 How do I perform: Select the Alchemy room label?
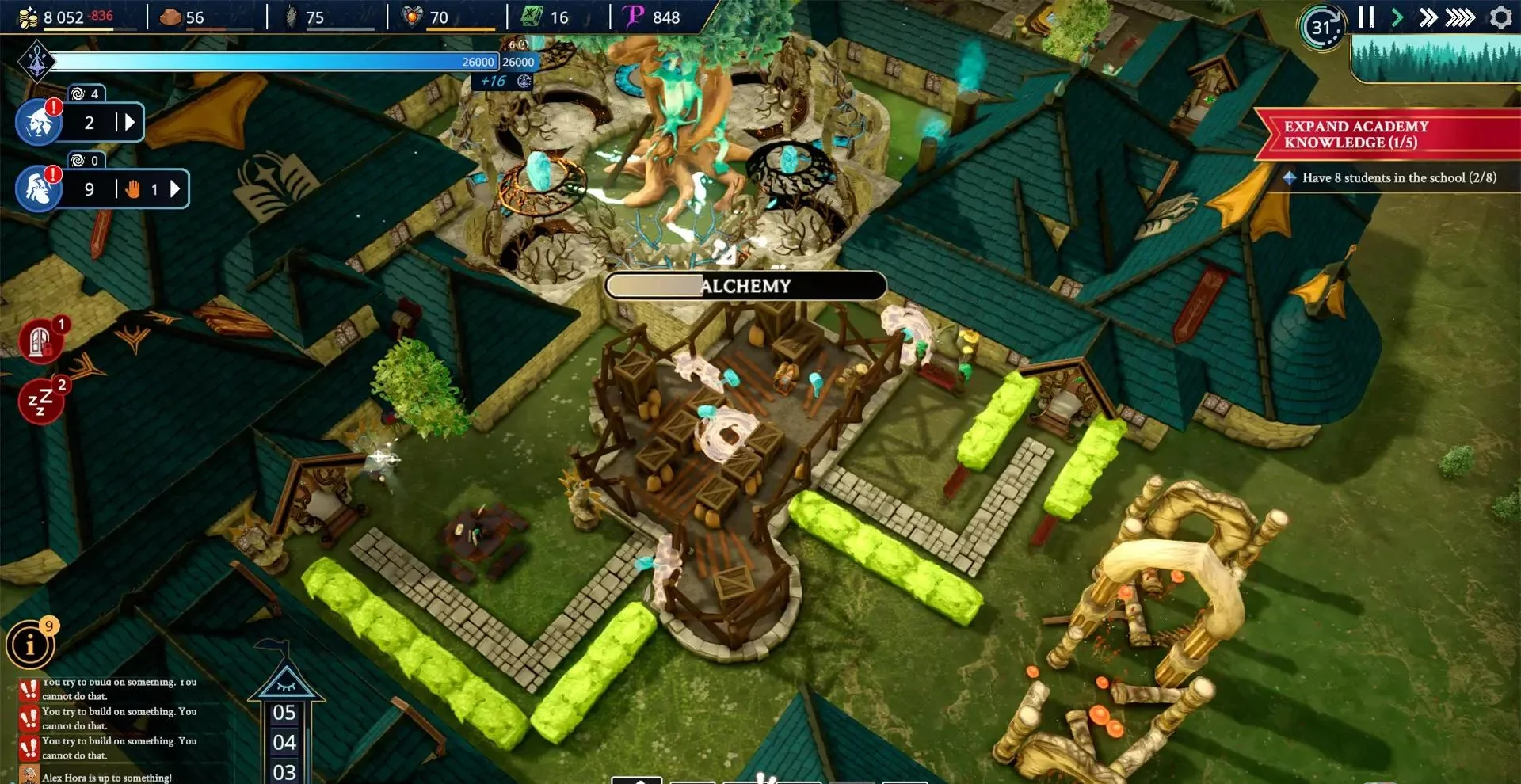coord(745,286)
